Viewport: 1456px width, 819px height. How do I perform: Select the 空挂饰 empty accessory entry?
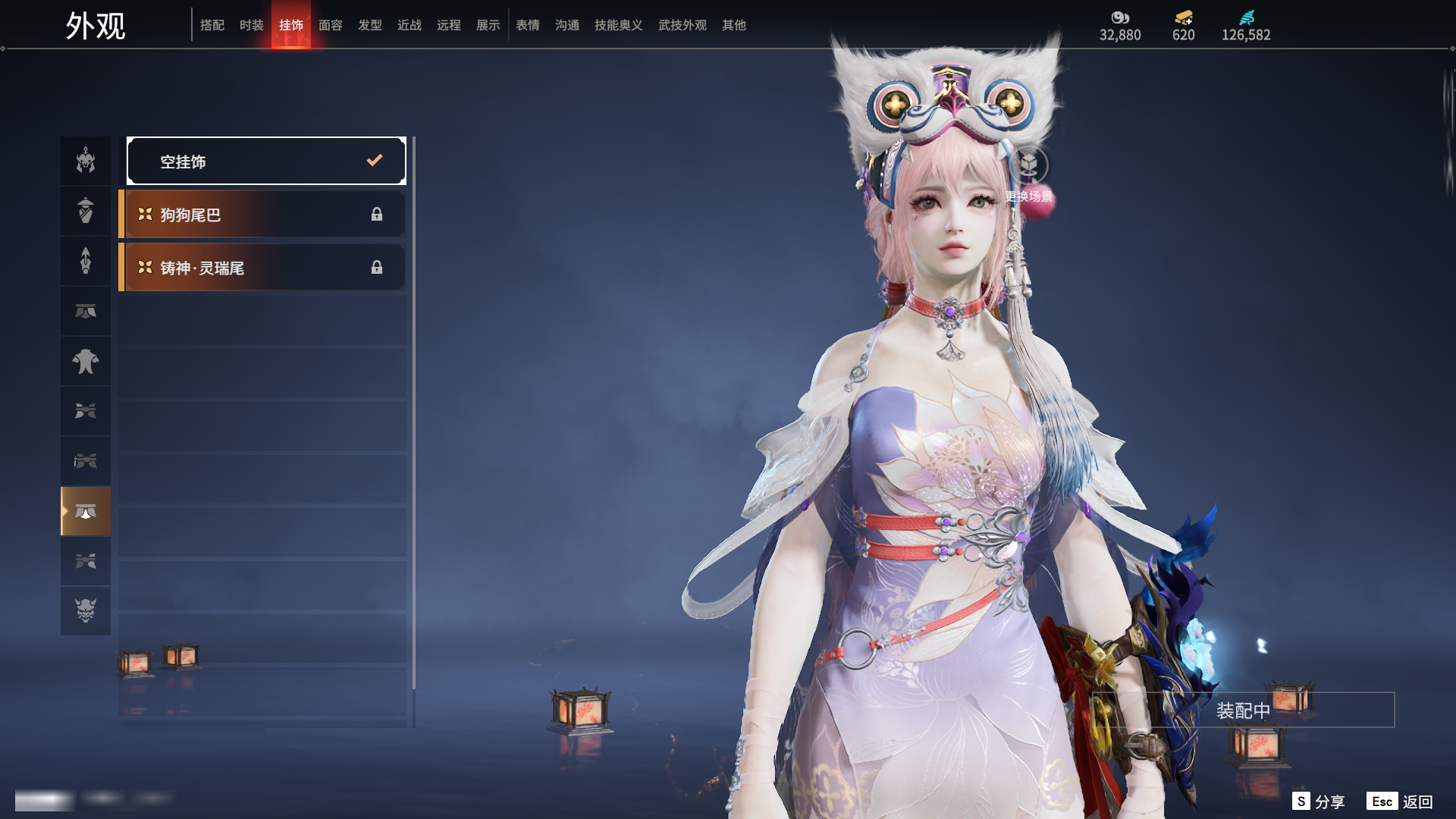click(266, 161)
